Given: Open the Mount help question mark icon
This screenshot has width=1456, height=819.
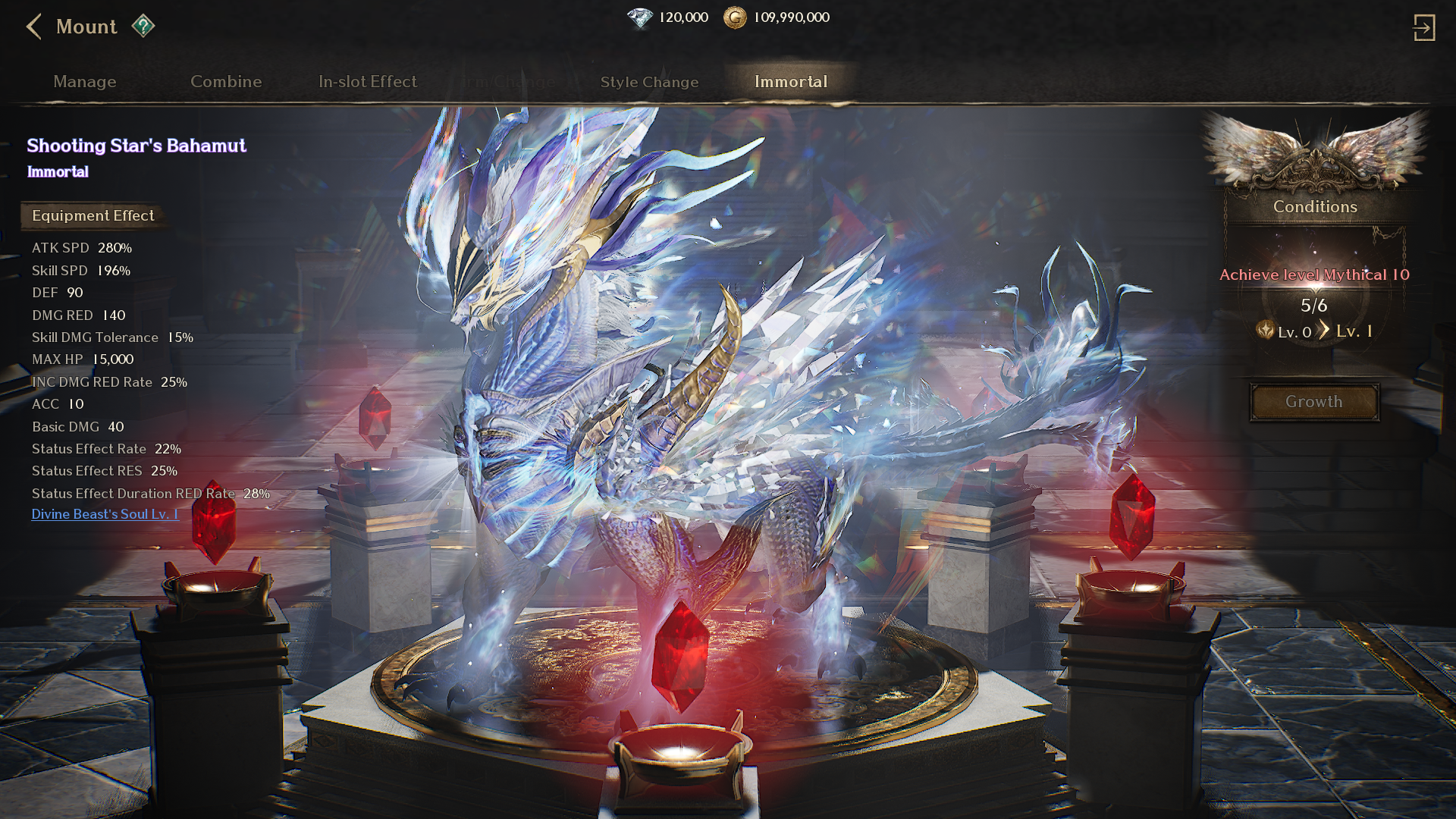Looking at the screenshot, I should (143, 27).
